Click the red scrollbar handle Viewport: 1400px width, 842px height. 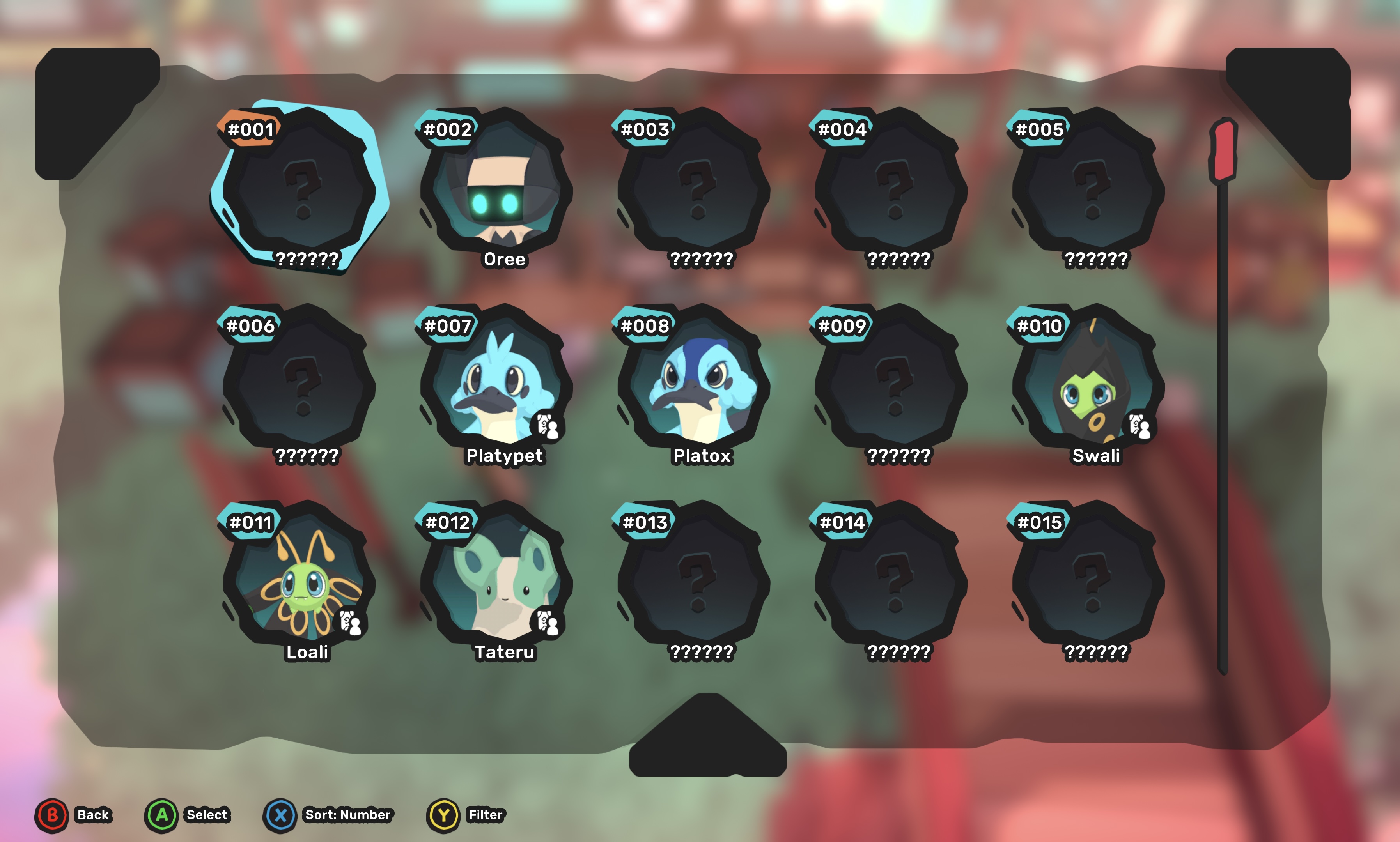tap(1223, 150)
